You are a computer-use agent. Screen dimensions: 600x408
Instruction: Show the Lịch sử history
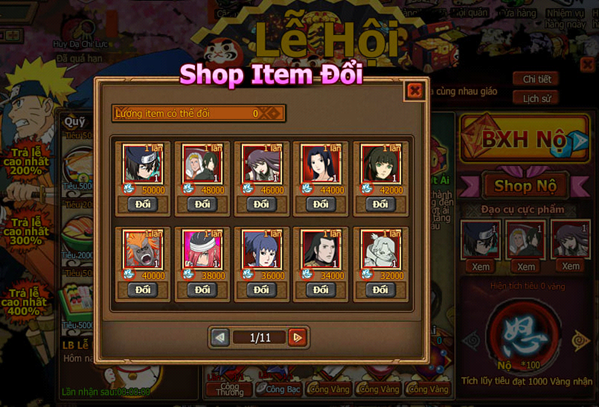536,99
